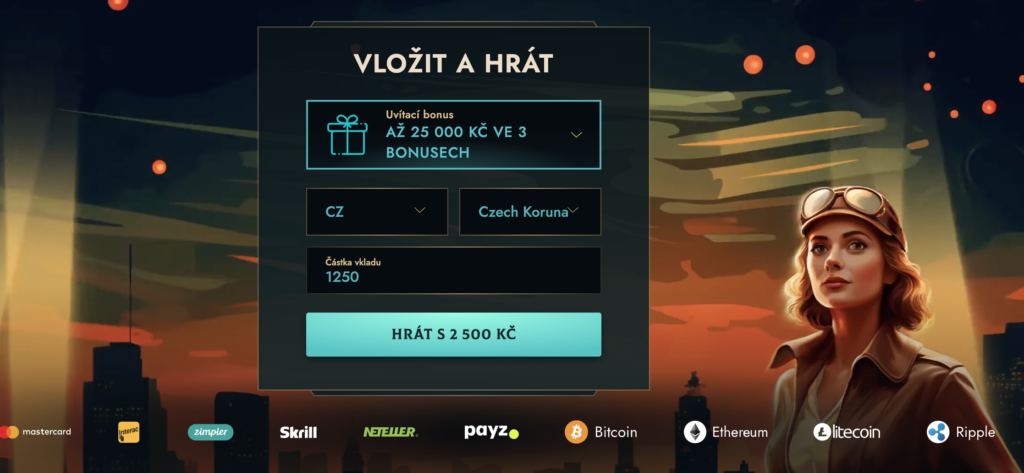Choose the Neteller payment logo
Viewport: 1024px width, 473px height.
(x=390, y=432)
